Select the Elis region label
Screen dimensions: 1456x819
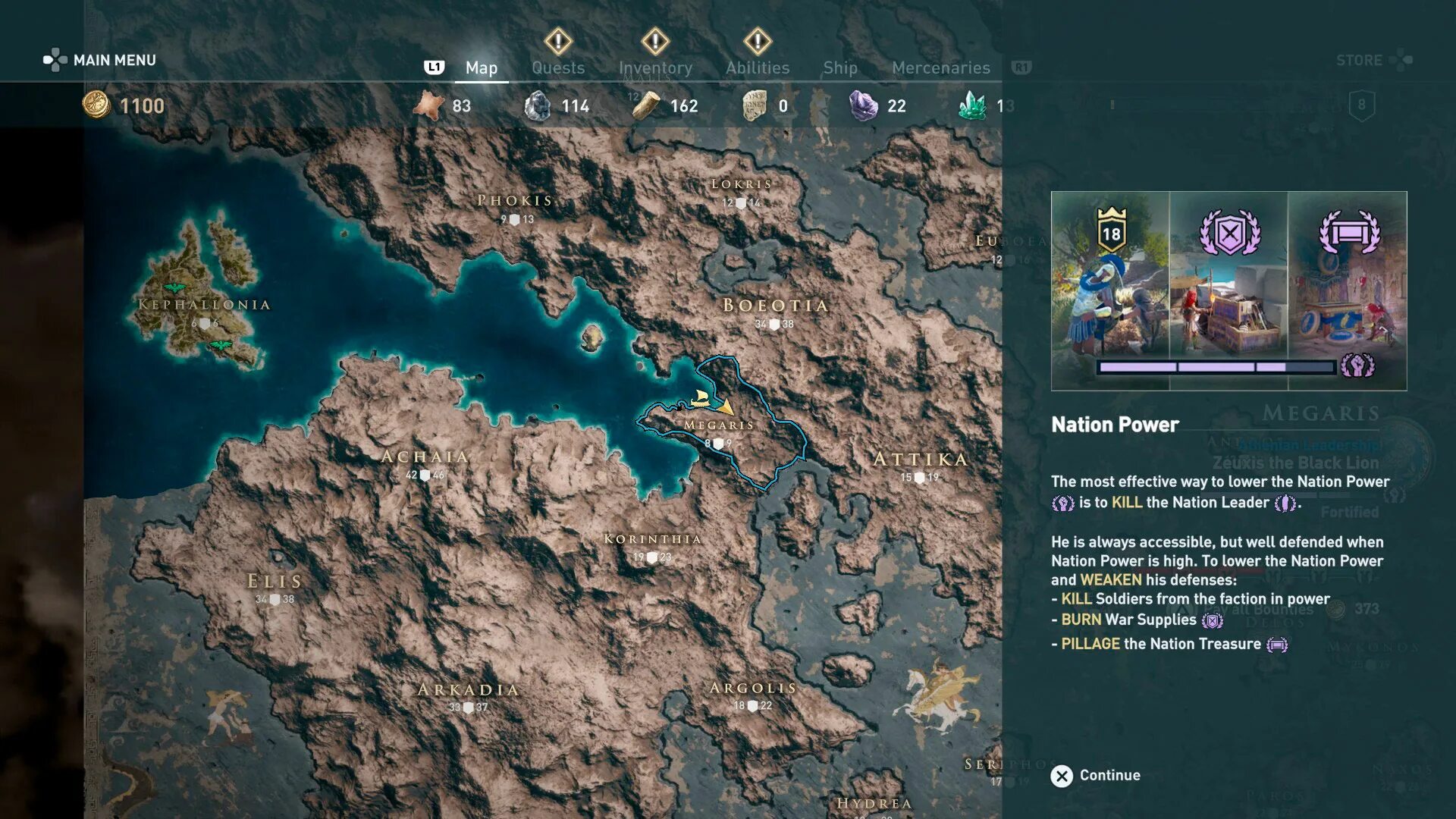[275, 582]
